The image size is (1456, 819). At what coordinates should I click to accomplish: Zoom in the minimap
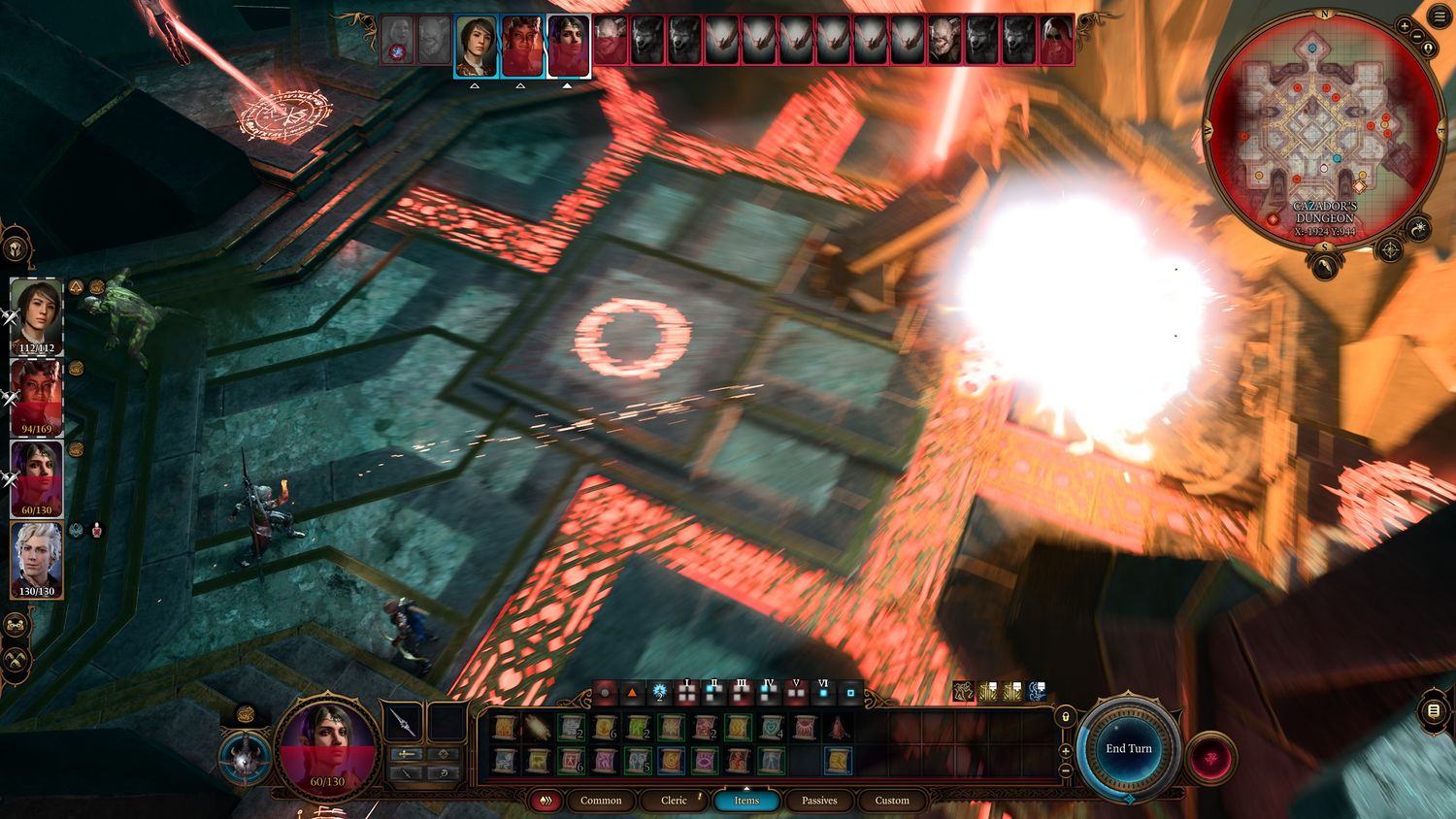pos(1405,25)
